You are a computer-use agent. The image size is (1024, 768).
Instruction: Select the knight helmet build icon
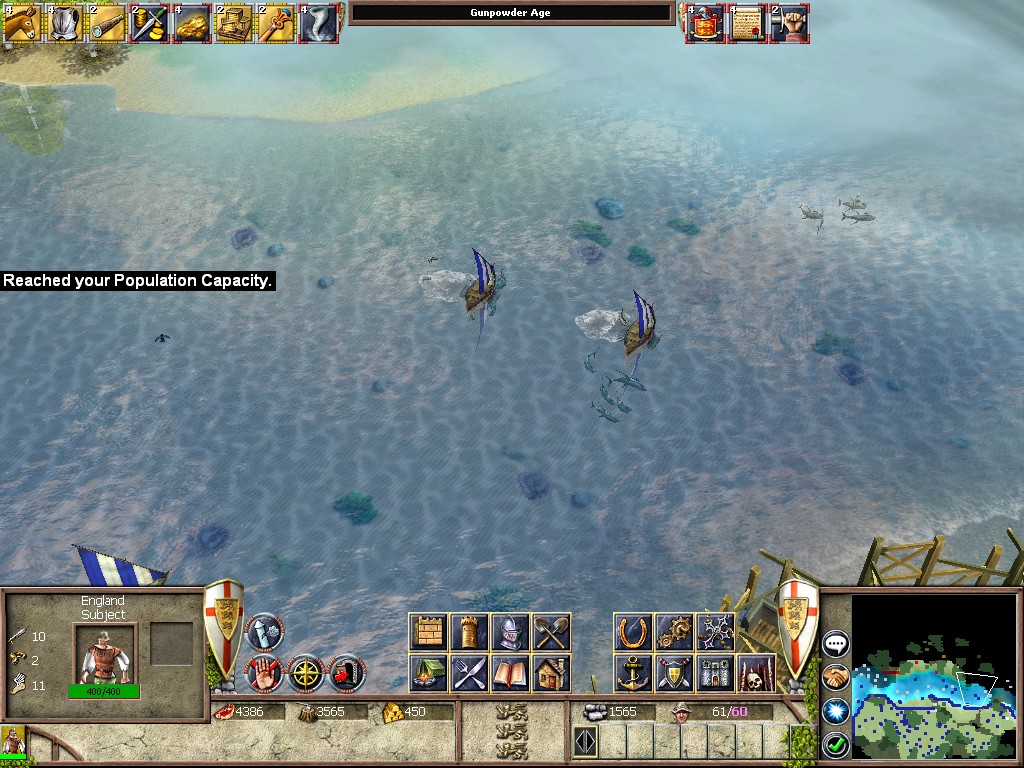(510, 632)
